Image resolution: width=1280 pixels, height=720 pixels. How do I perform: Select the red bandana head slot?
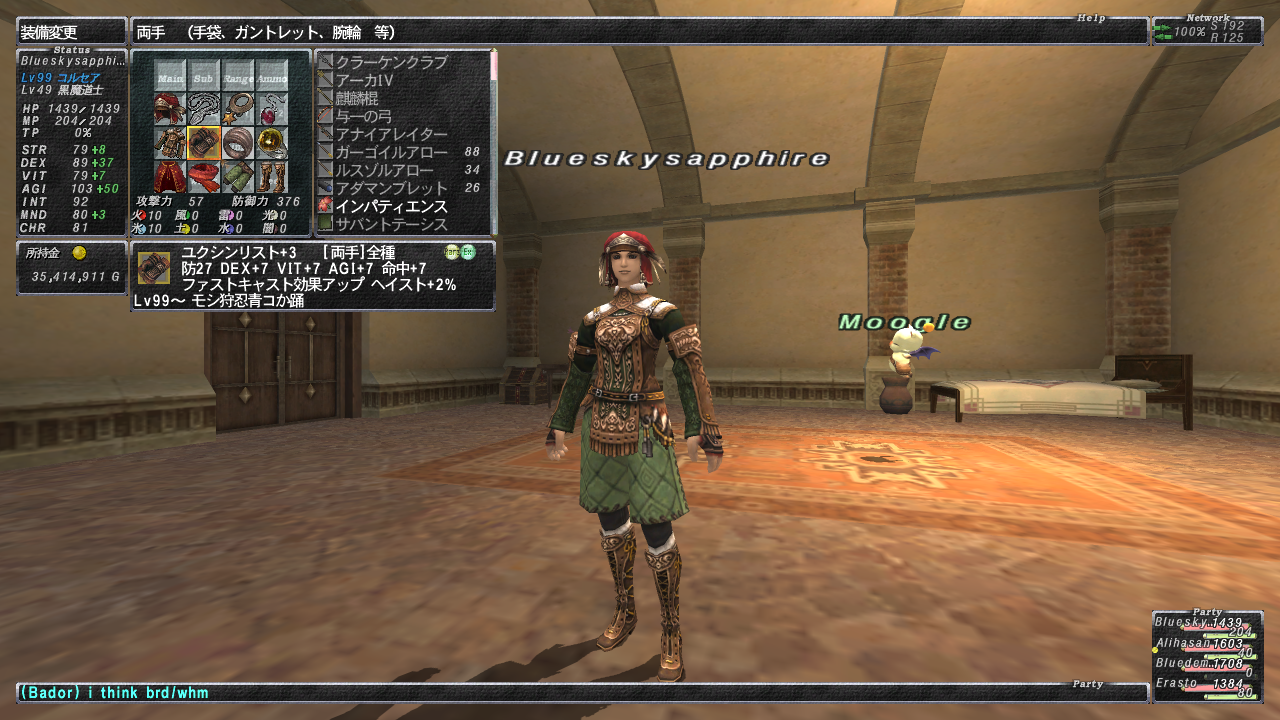[x=170, y=109]
